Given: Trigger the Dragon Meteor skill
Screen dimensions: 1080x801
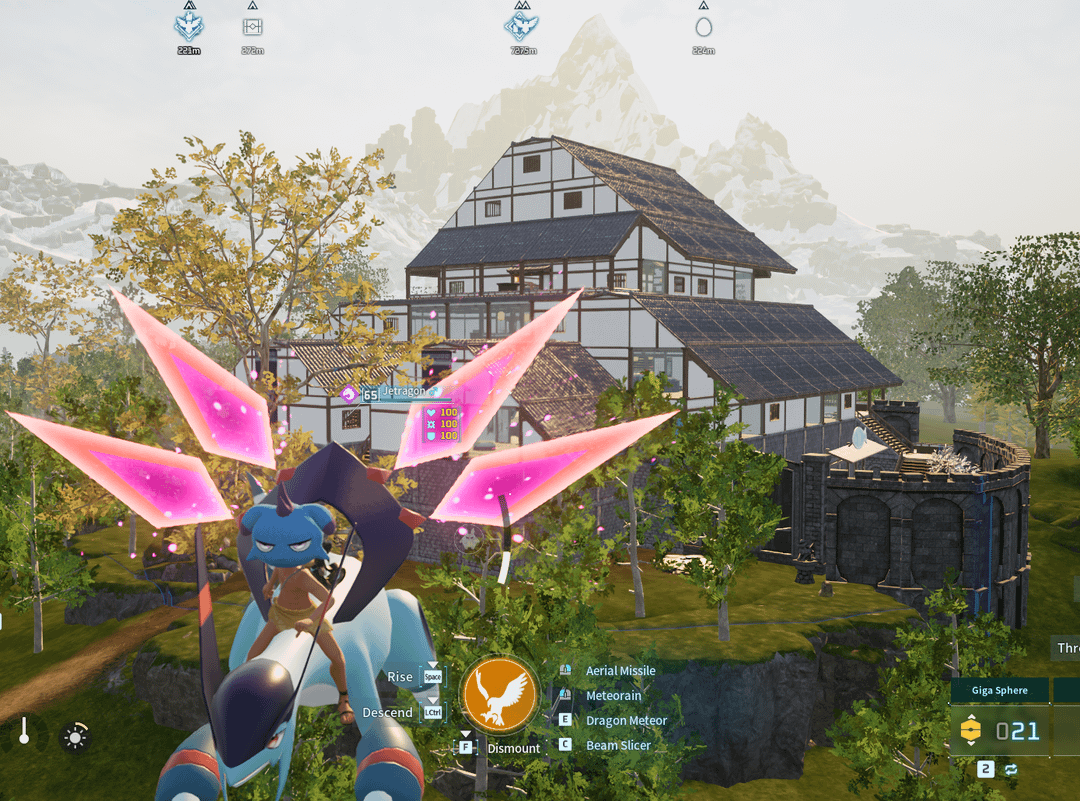Looking at the screenshot, I should (626, 721).
